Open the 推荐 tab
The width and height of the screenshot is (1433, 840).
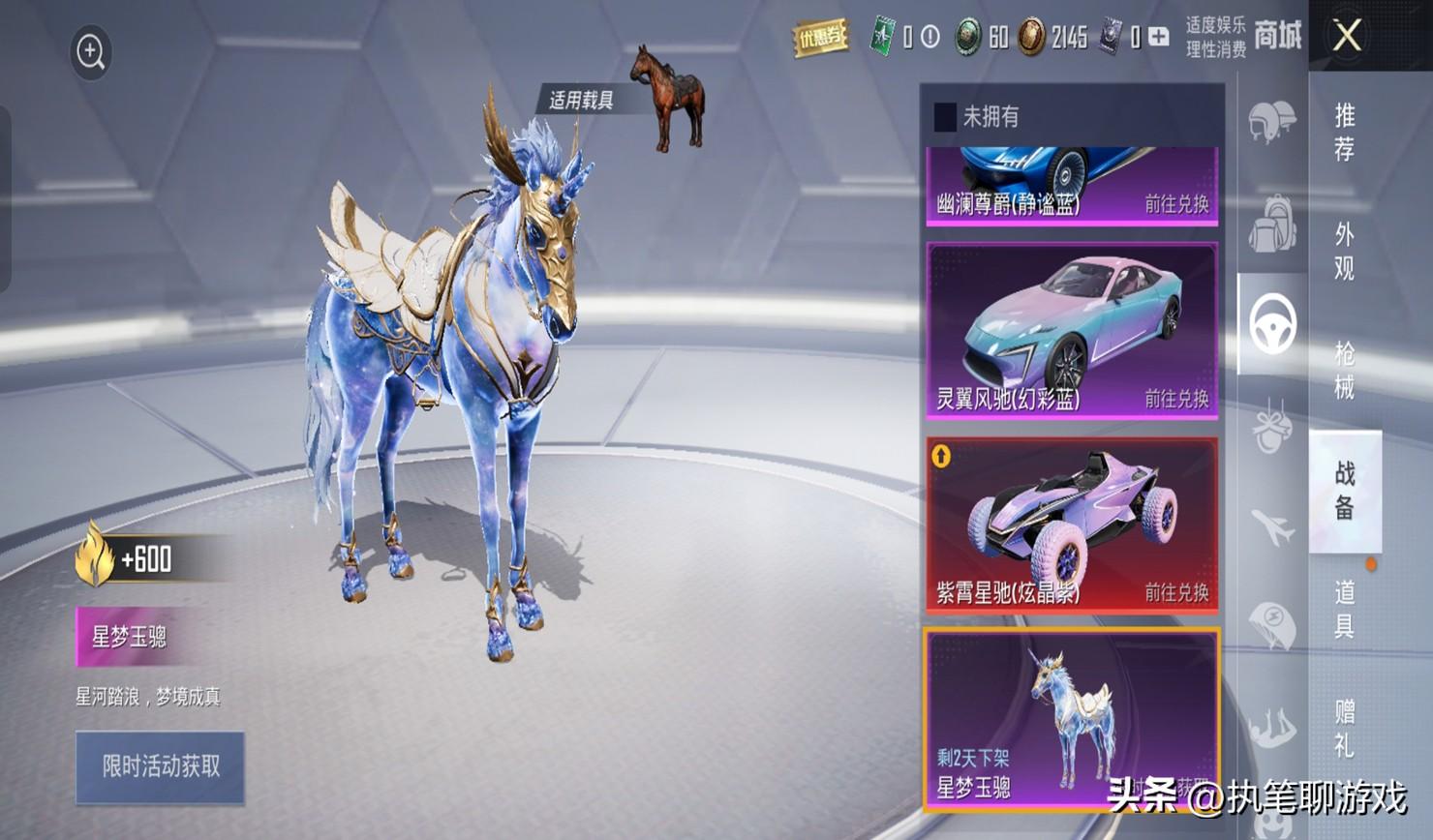click(x=1344, y=133)
